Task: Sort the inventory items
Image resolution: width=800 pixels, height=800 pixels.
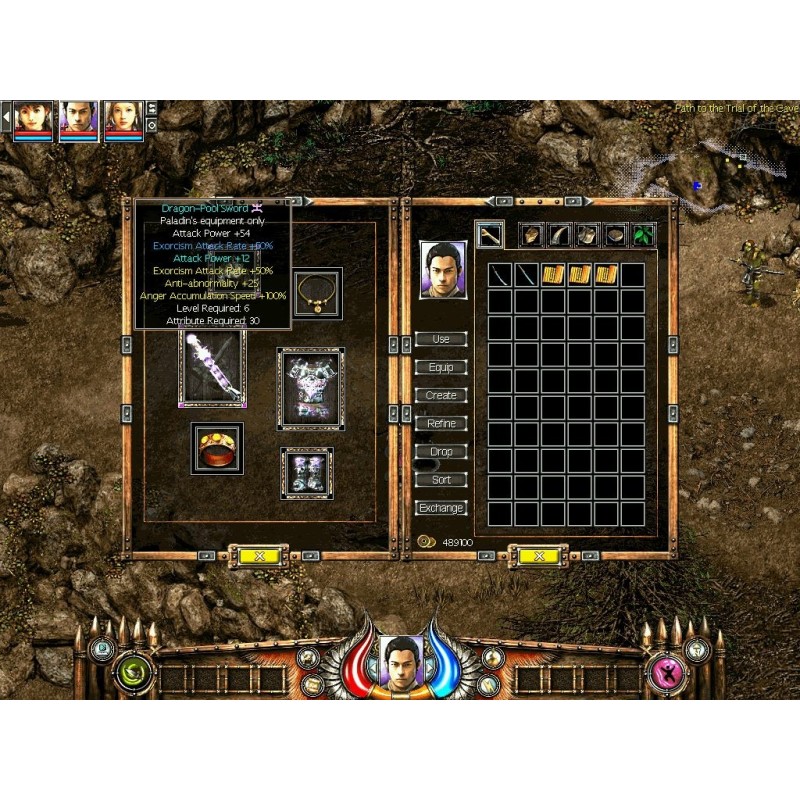Action: click(441, 479)
